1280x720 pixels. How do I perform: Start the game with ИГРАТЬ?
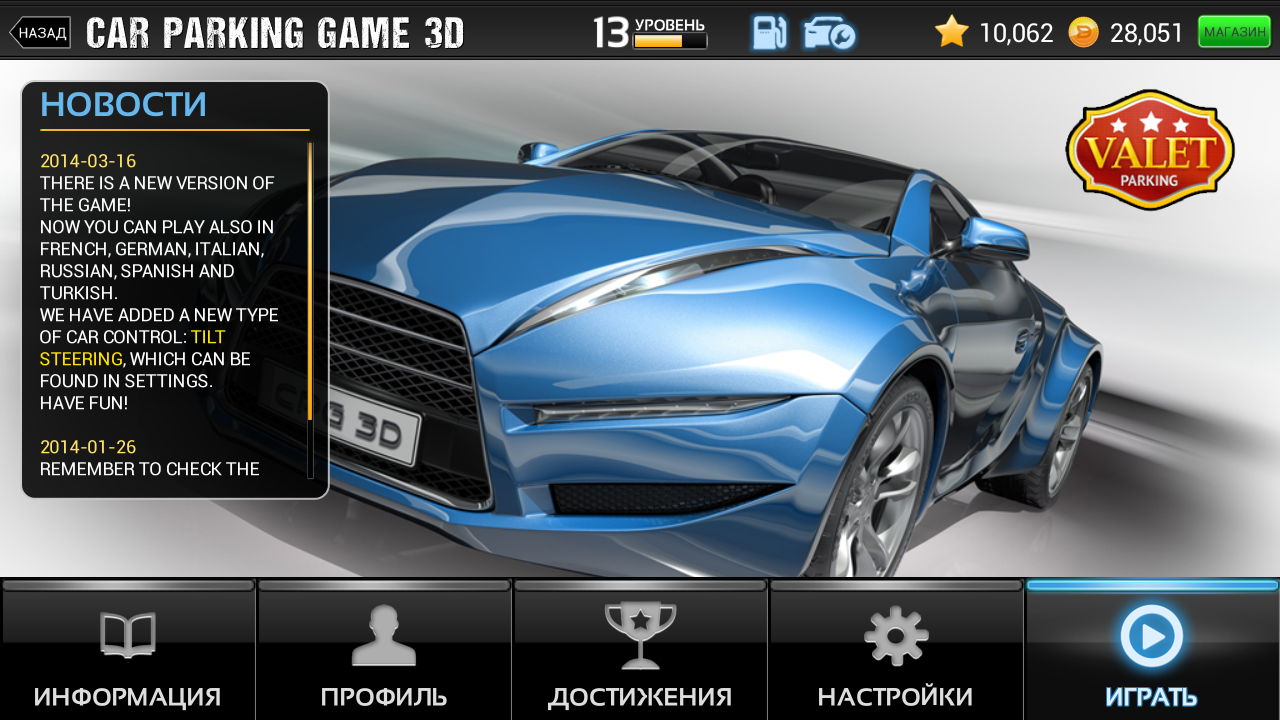tap(1152, 652)
